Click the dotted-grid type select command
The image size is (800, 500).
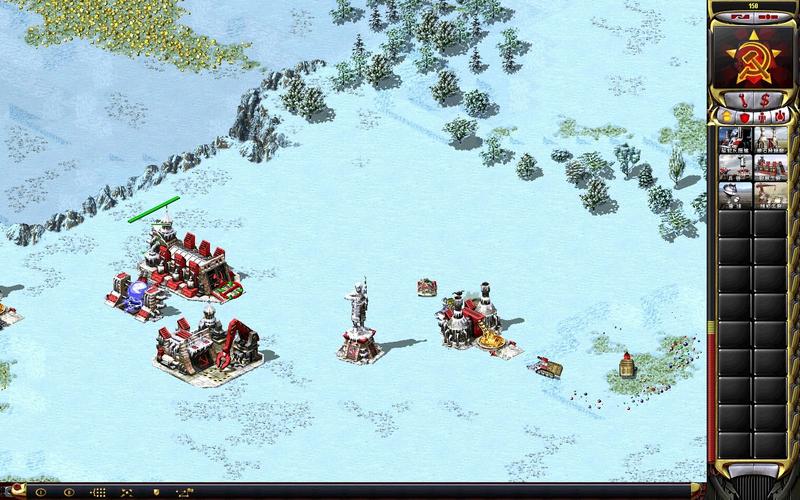click(98, 492)
